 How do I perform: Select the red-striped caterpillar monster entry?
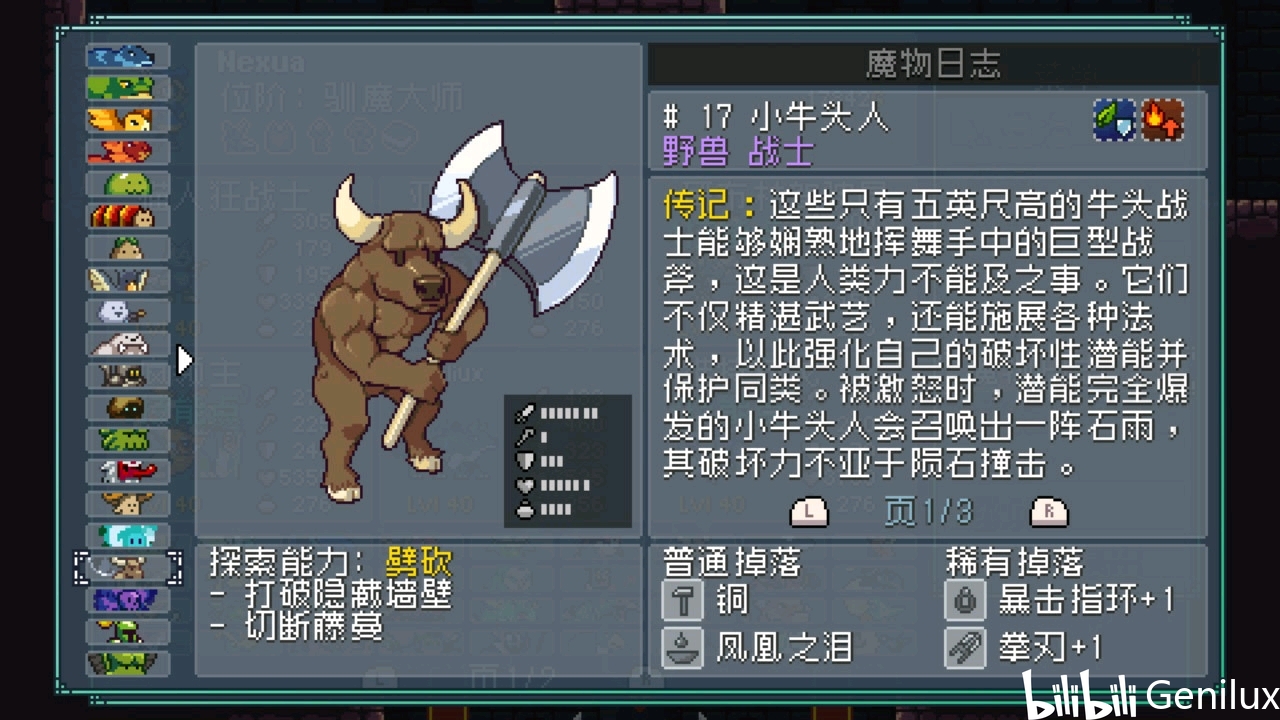point(127,216)
